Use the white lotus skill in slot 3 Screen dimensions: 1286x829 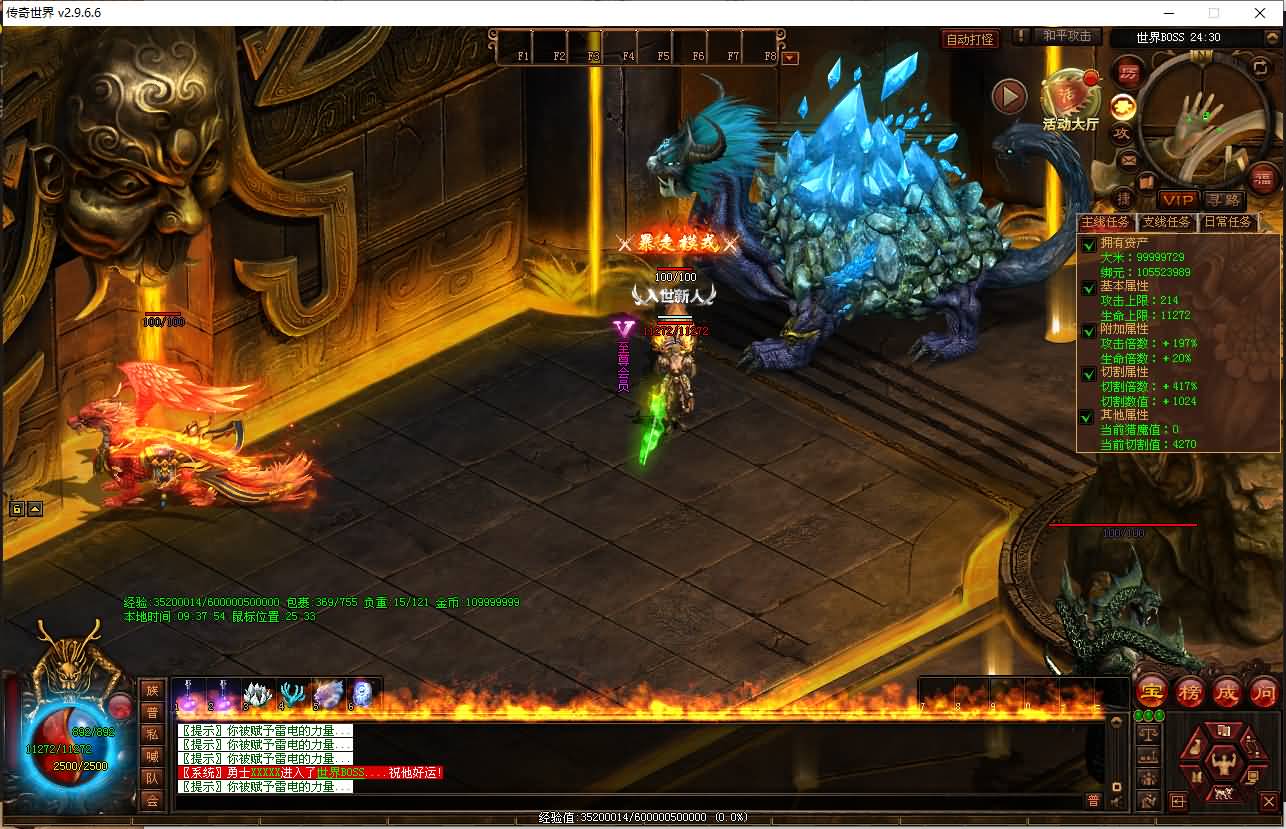(257, 694)
